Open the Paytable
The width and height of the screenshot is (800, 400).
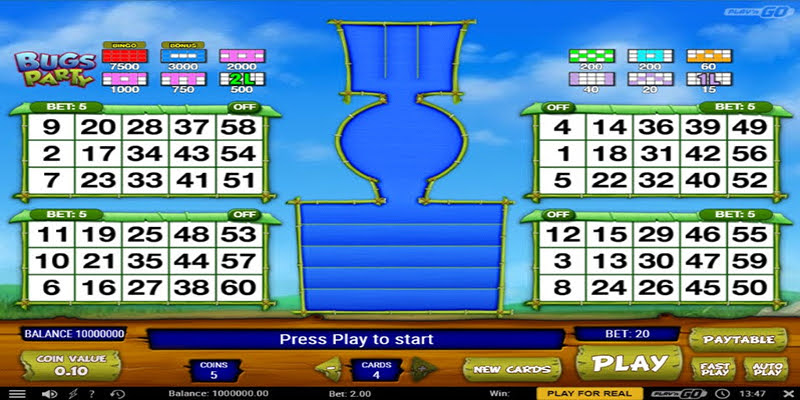point(731,339)
